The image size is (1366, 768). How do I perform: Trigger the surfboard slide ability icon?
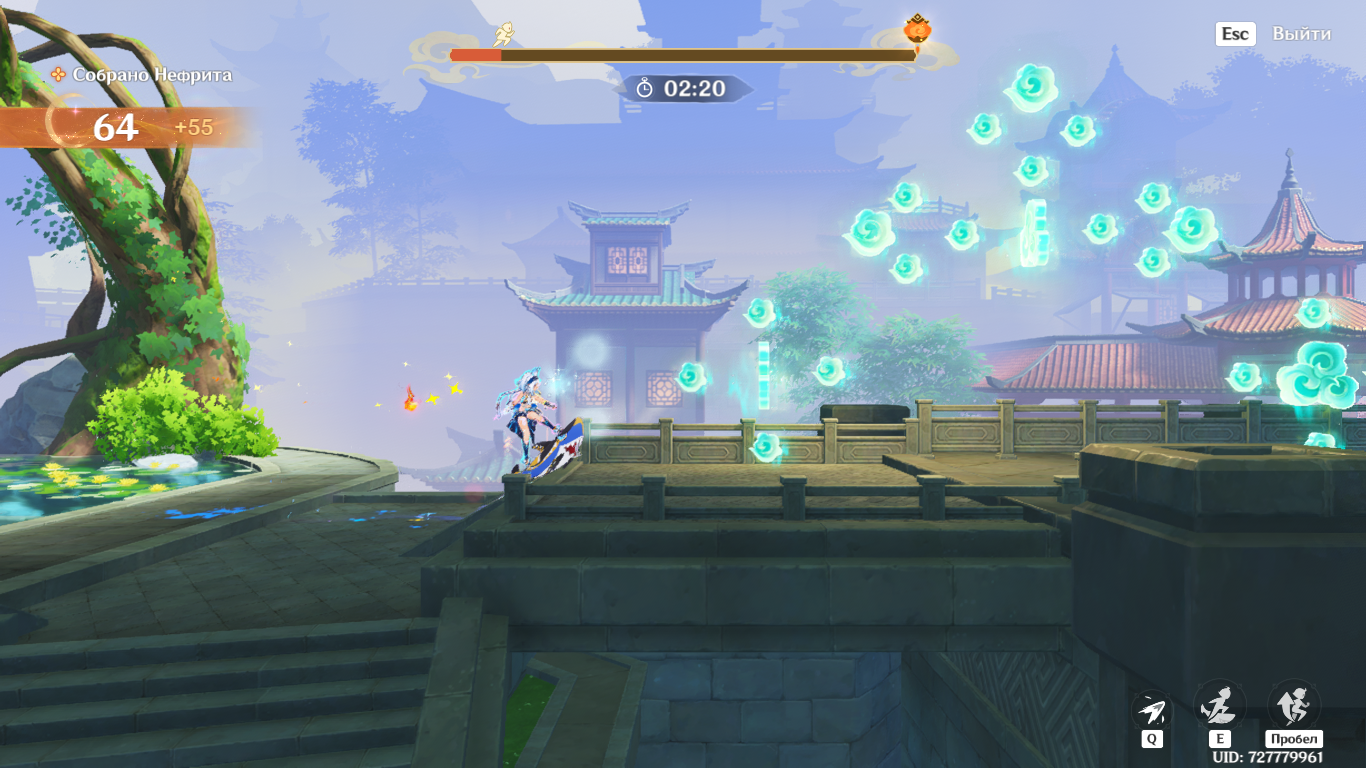point(1220,706)
